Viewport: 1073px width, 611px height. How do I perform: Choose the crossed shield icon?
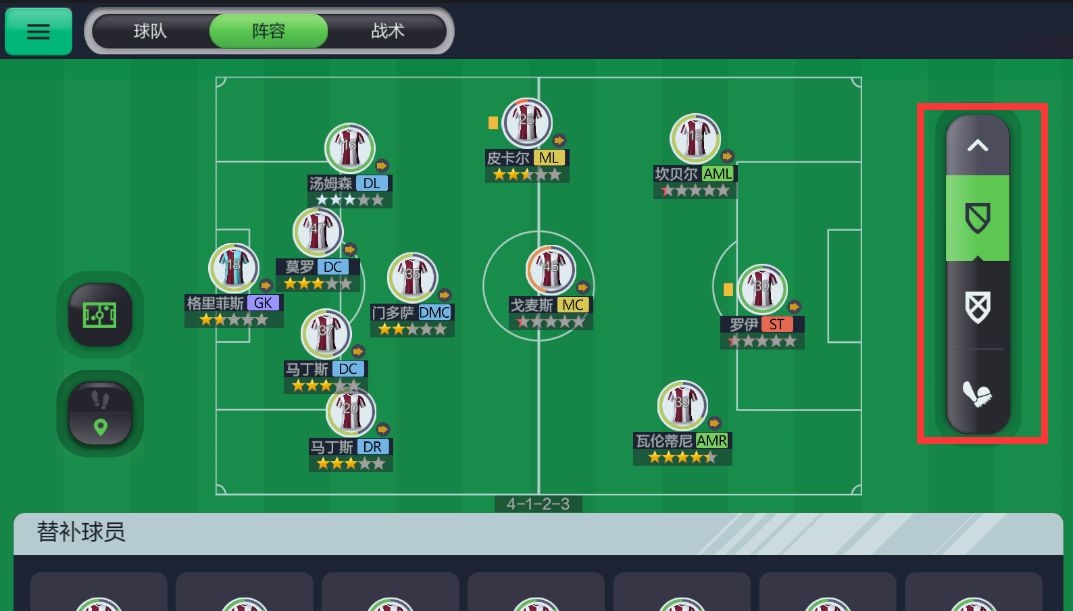pos(978,306)
